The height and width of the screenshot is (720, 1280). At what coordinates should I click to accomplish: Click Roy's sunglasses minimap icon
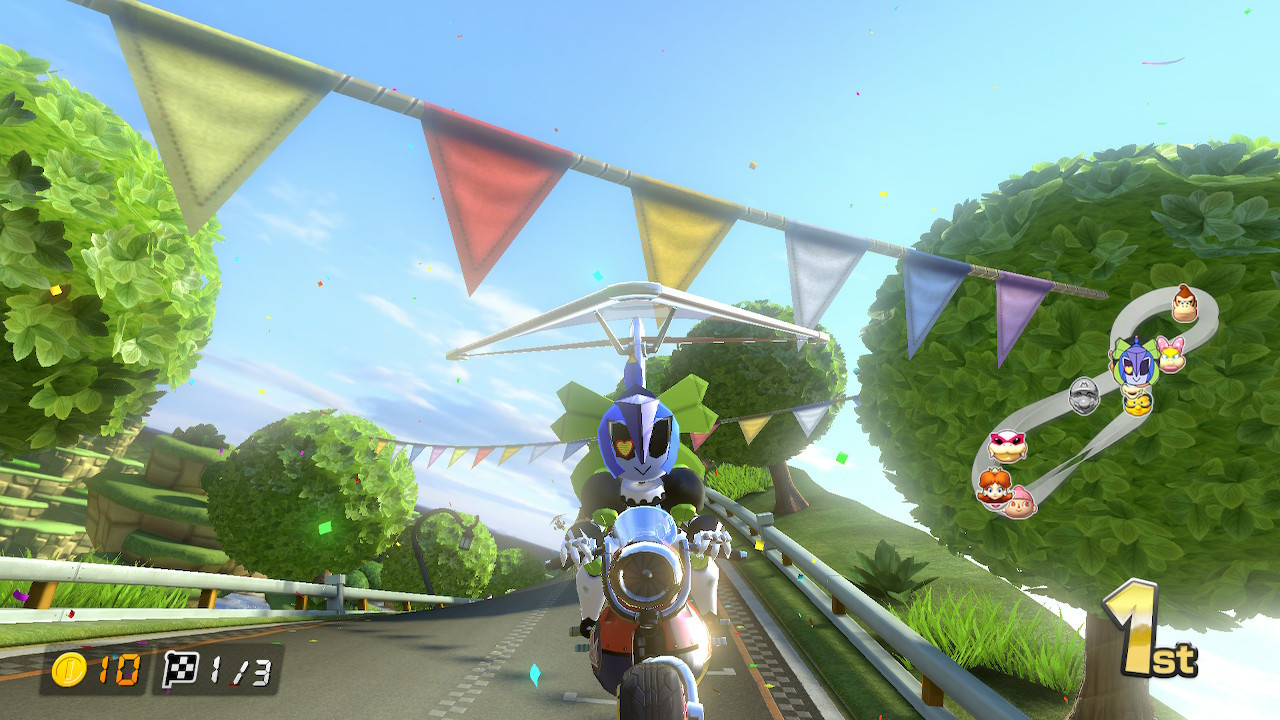point(1006,444)
